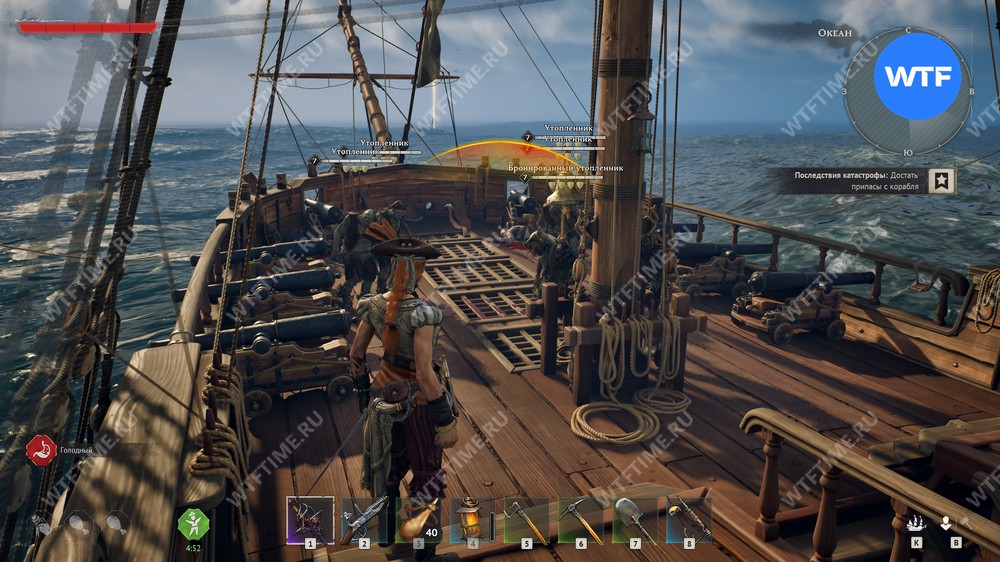1000x562 pixels.
Task: Click the green buff icon with timer
Action: [192, 522]
